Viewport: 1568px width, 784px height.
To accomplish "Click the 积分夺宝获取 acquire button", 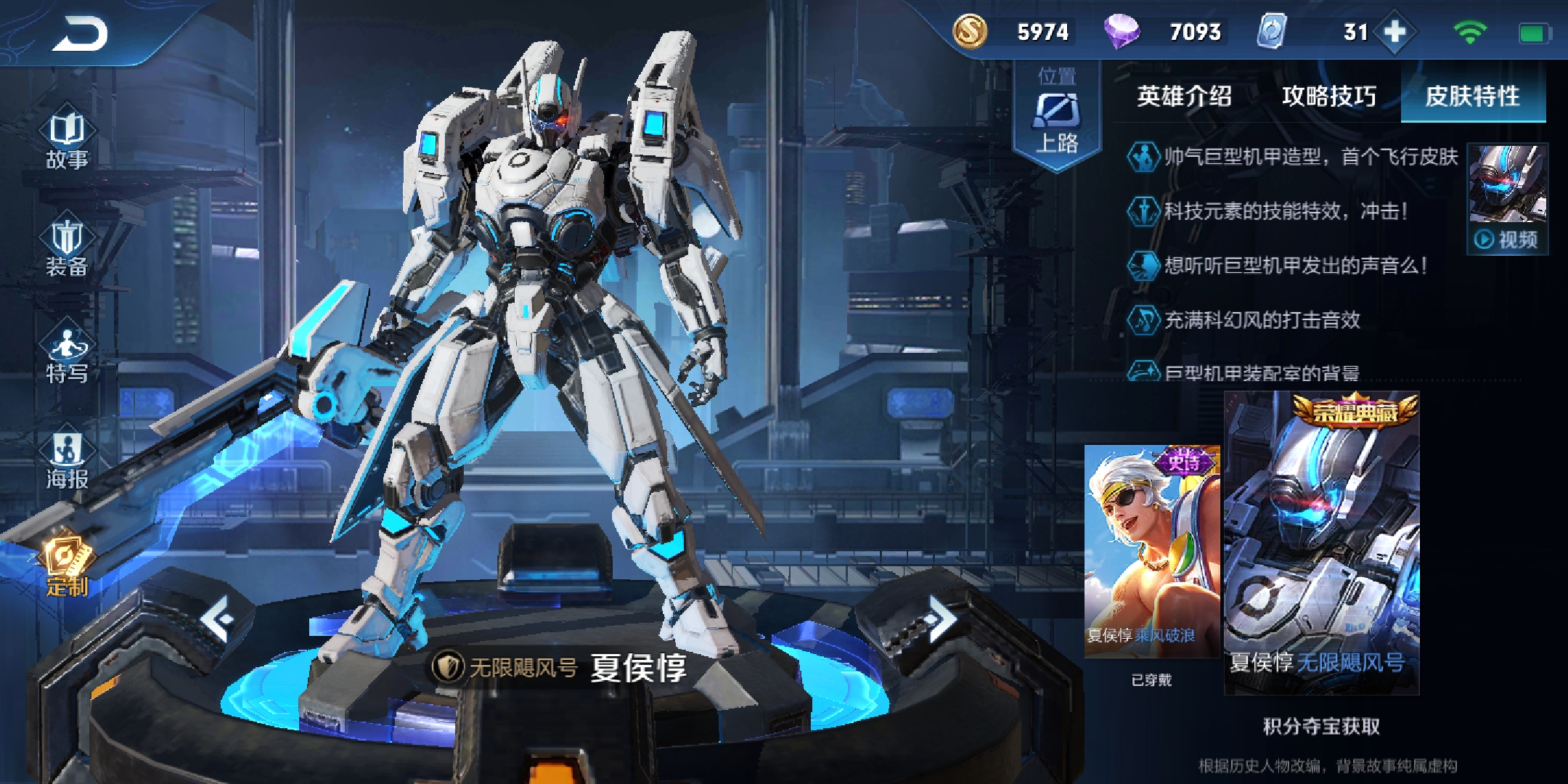I will tap(1321, 726).
